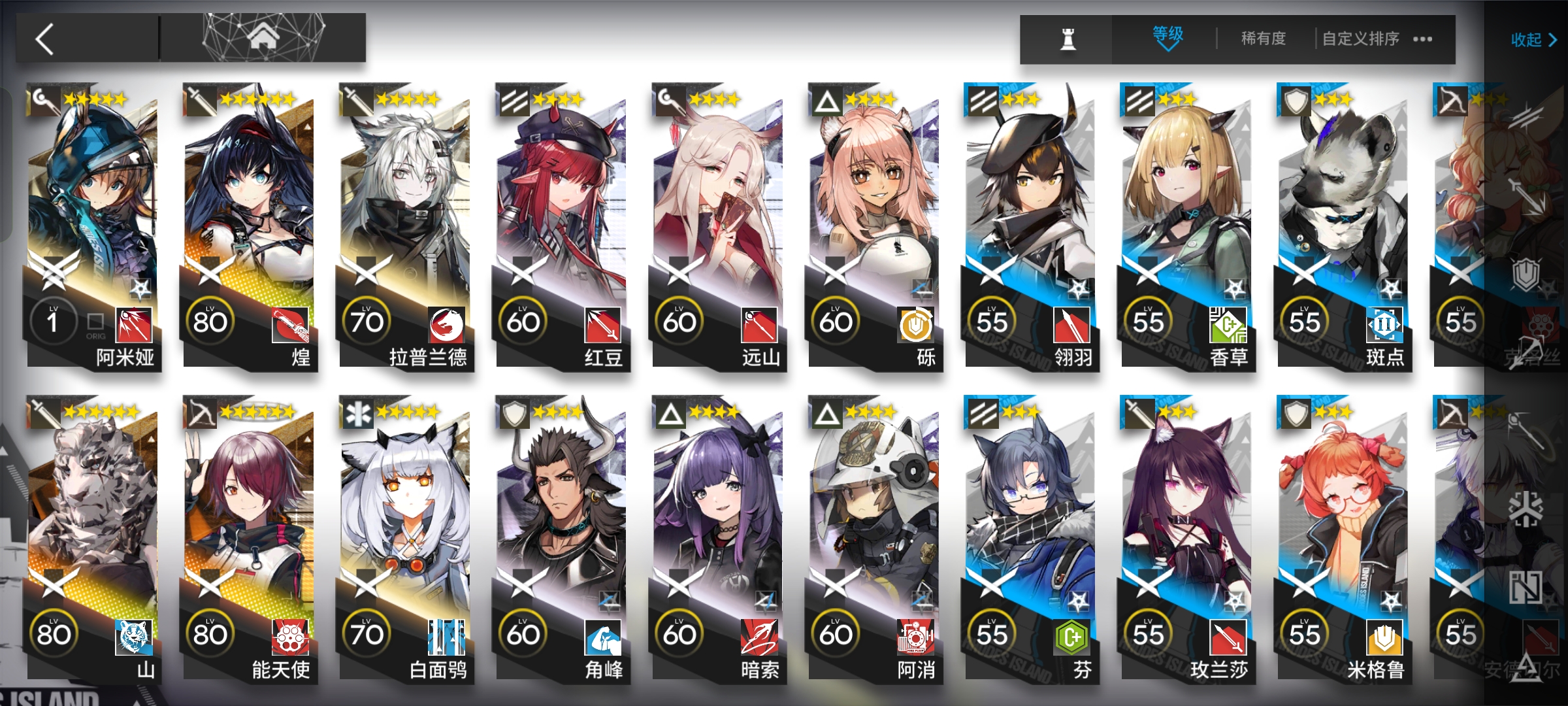Return to the home screen
1568x706 pixels.
[x=263, y=37]
